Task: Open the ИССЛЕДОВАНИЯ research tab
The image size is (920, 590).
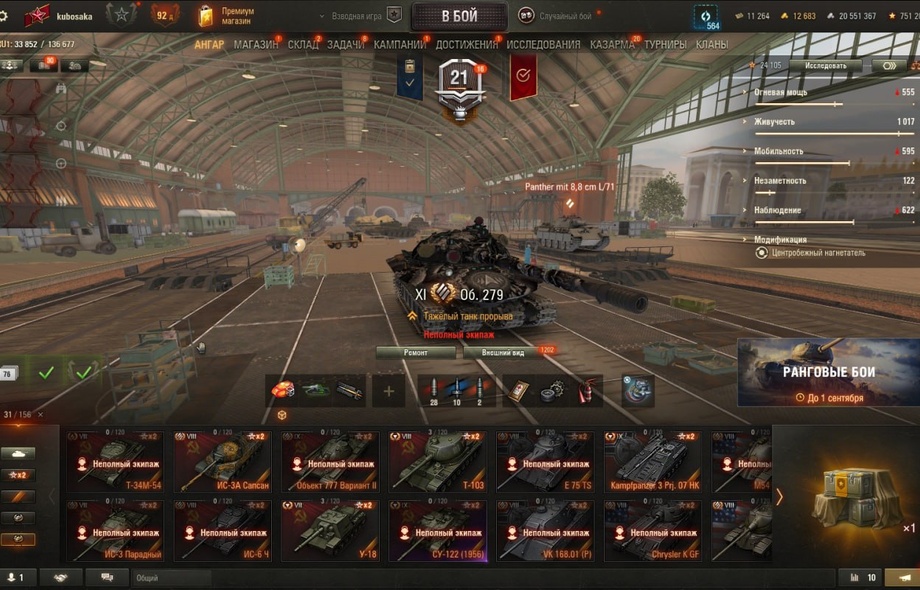Action: coord(543,45)
